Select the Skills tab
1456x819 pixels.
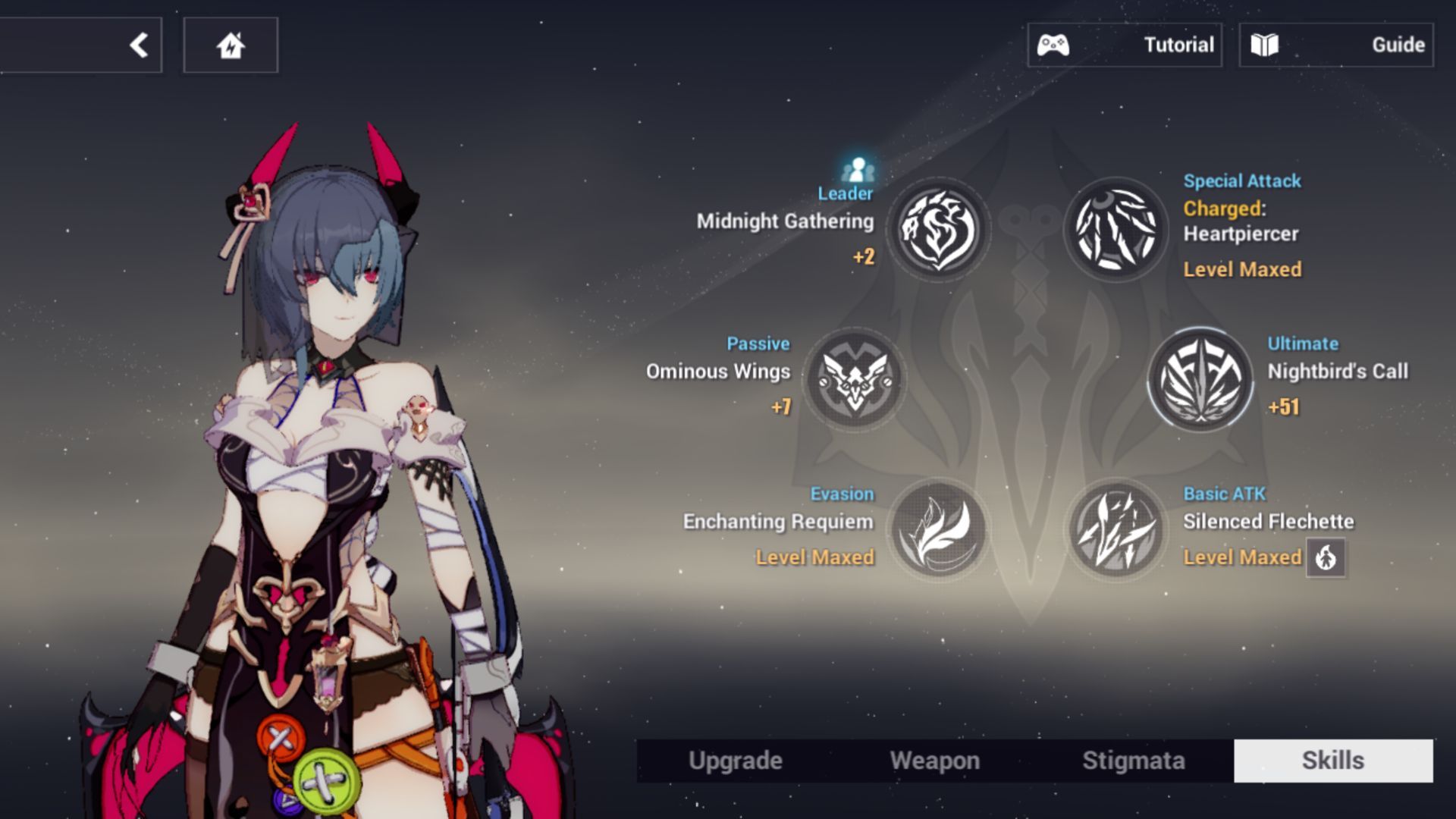coord(1334,760)
